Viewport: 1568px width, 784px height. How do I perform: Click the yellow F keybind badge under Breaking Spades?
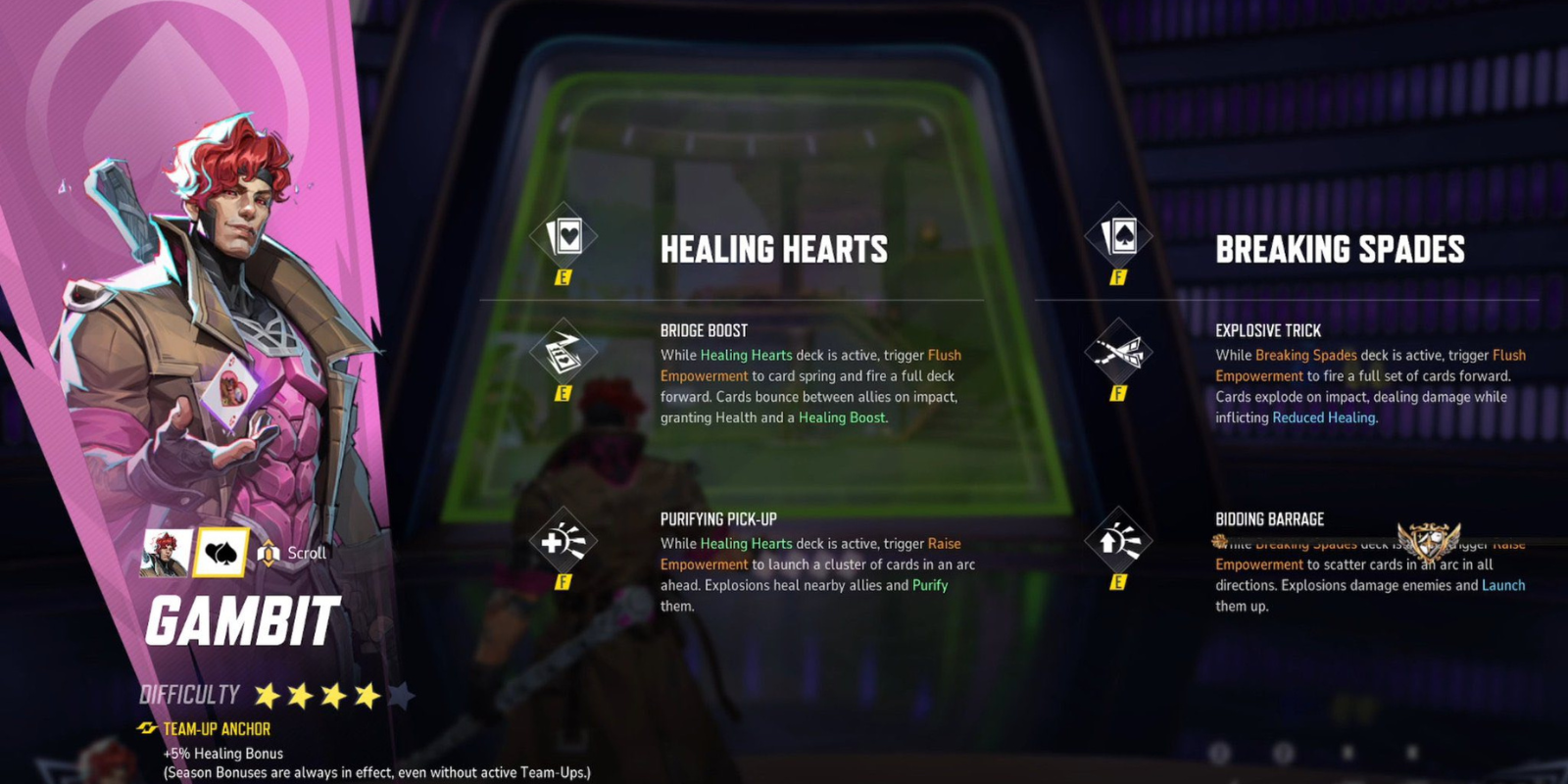click(x=1119, y=278)
